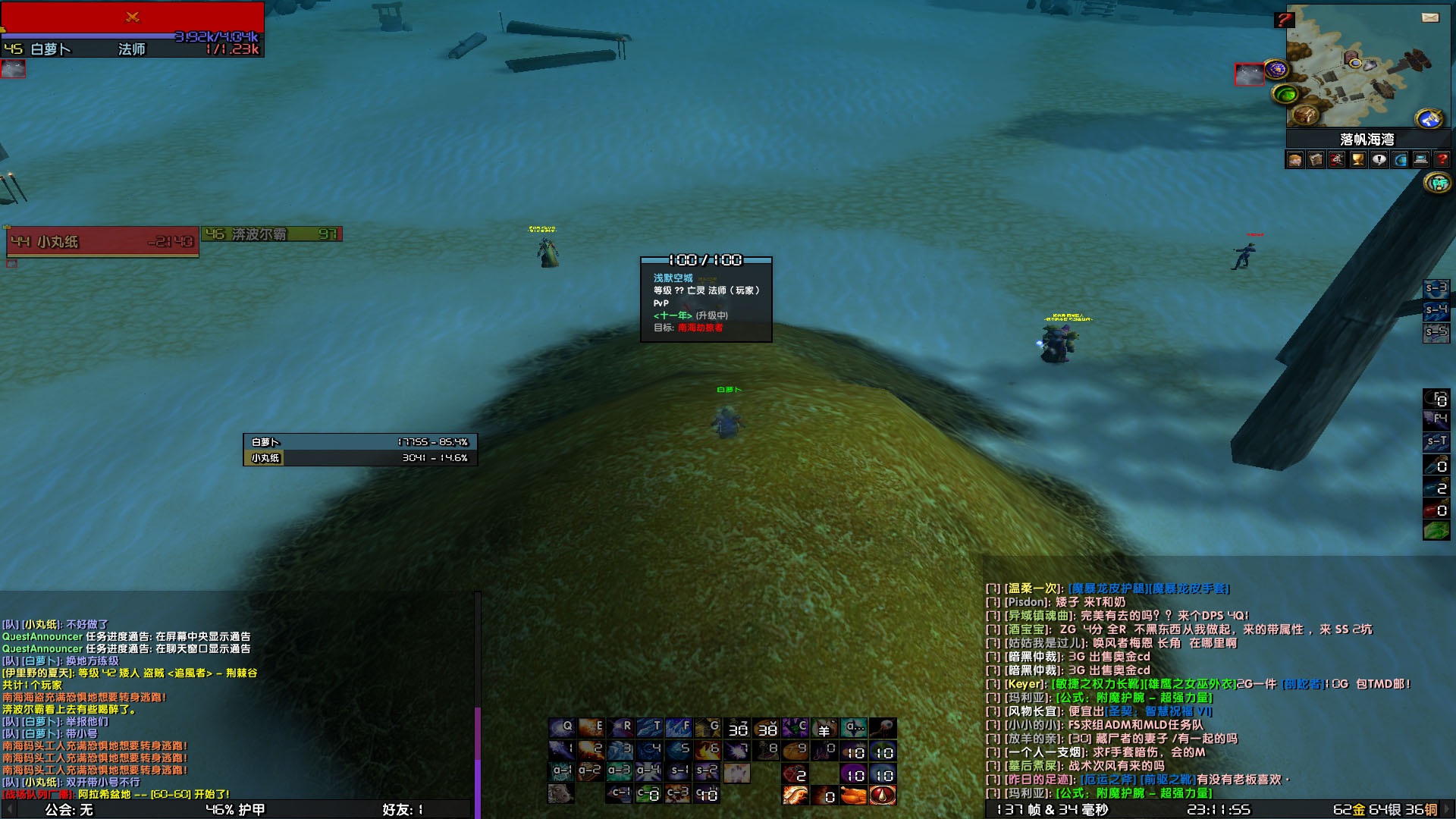The width and height of the screenshot is (1456, 819).
Task: Click the character head icon below the minimap
Action: click(x=1294, y=159)
